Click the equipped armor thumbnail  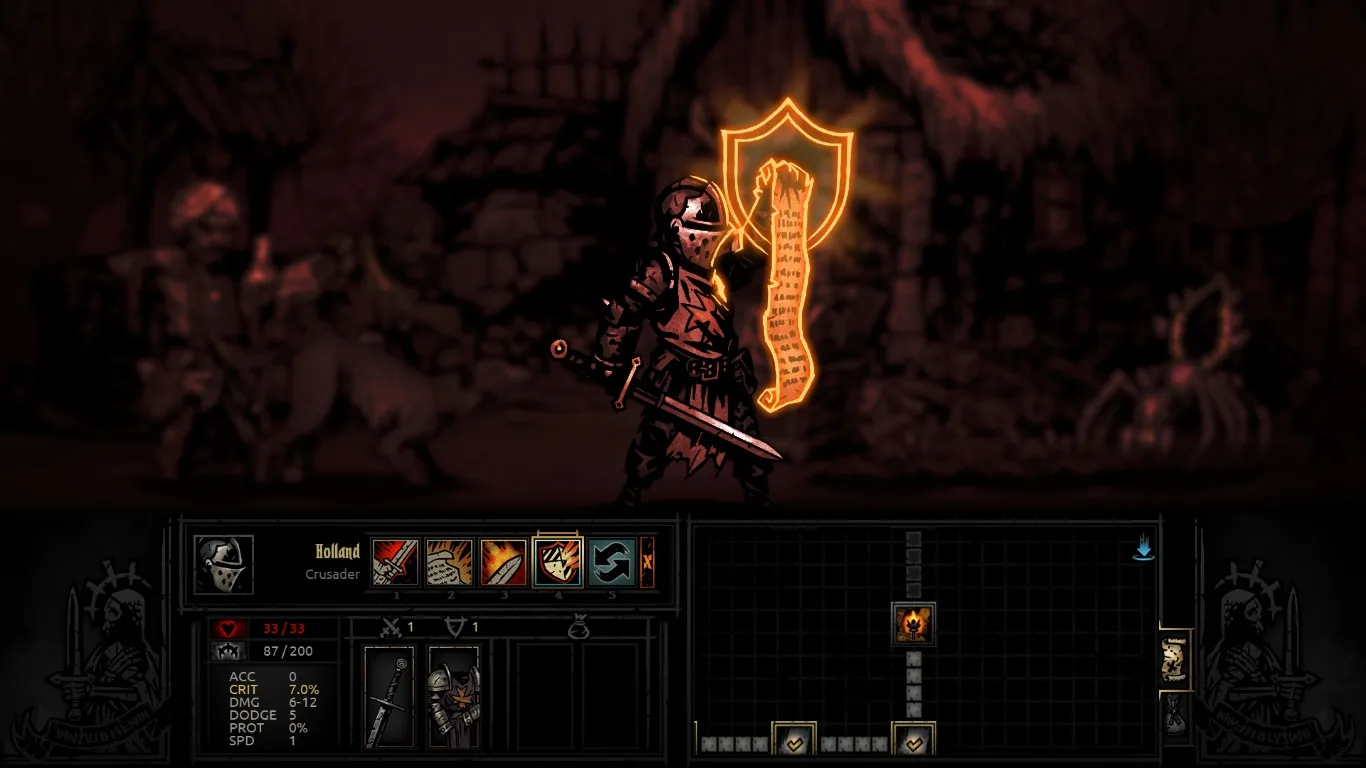tap(452, 697)
